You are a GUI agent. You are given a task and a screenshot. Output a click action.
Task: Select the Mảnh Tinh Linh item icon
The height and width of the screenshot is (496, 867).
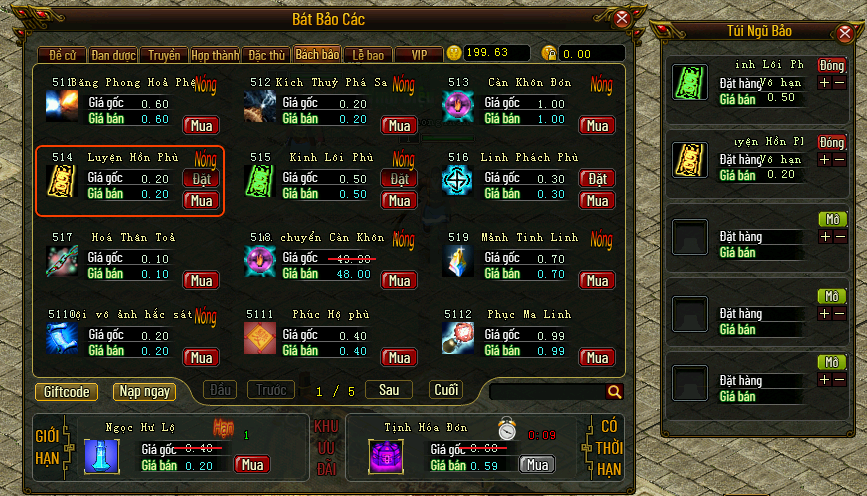tap(458, 261)
